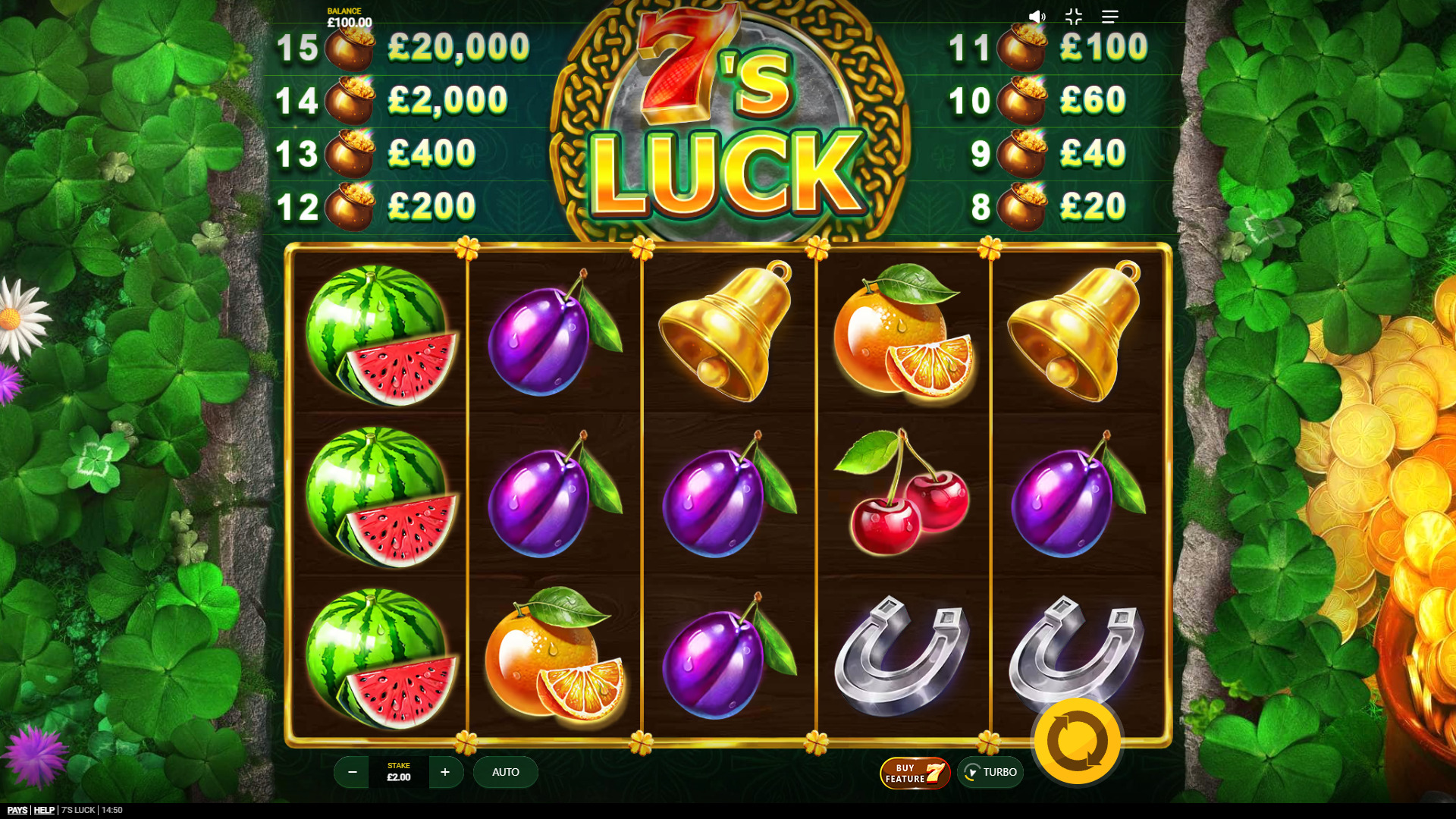
Task: Toggle autoplay with the AUTO button
Action: tap(505, 772)
